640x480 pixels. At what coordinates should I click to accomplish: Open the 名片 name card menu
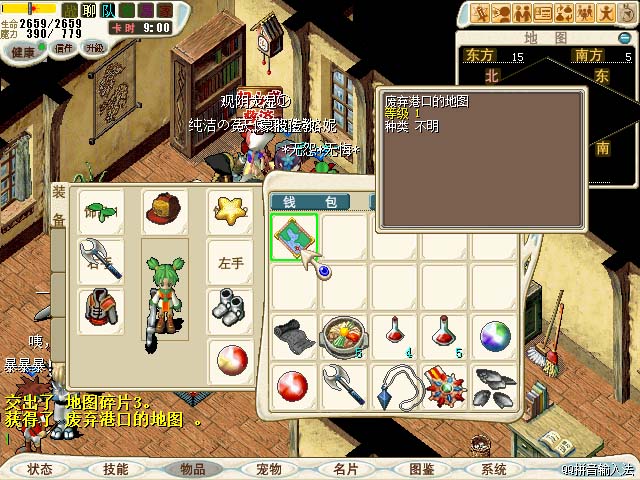point(345,468)
